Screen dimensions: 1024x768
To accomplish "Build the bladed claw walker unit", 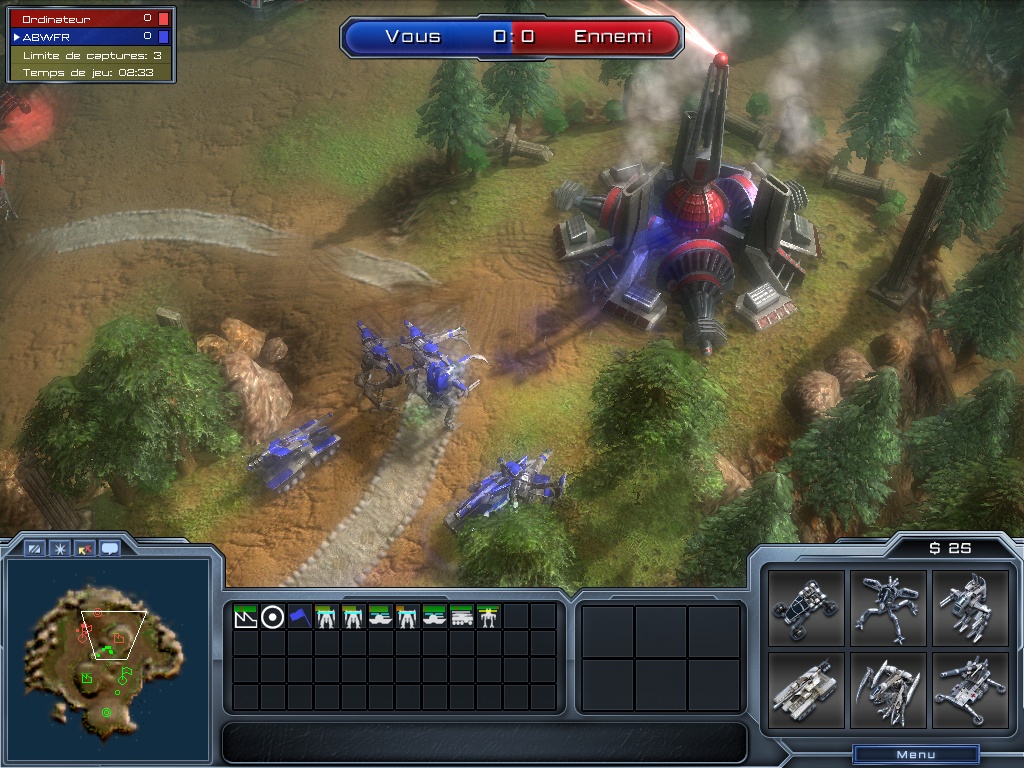I will 889,690.
